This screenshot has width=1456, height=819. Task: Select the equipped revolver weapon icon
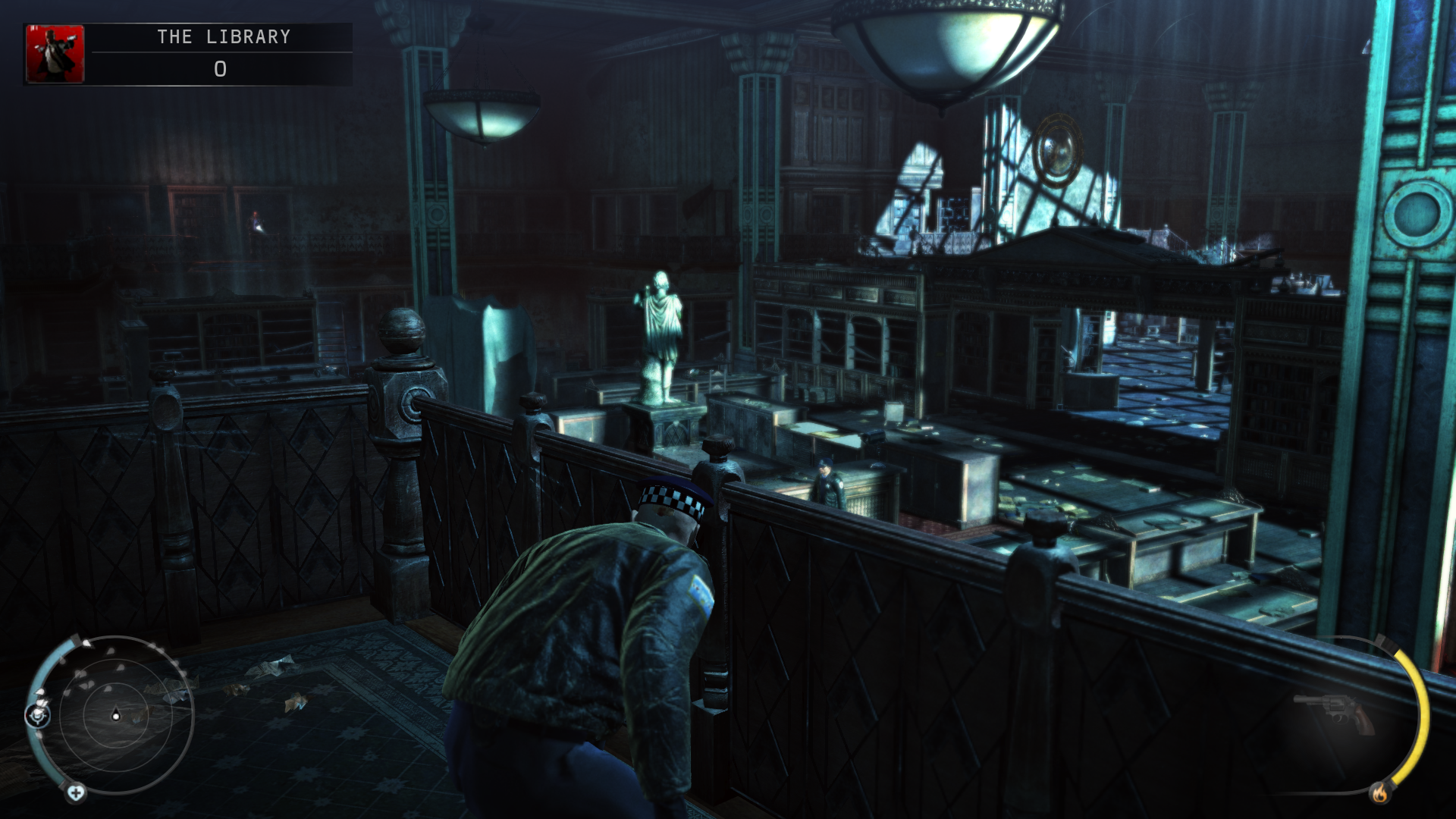[x=1336, y=714]
